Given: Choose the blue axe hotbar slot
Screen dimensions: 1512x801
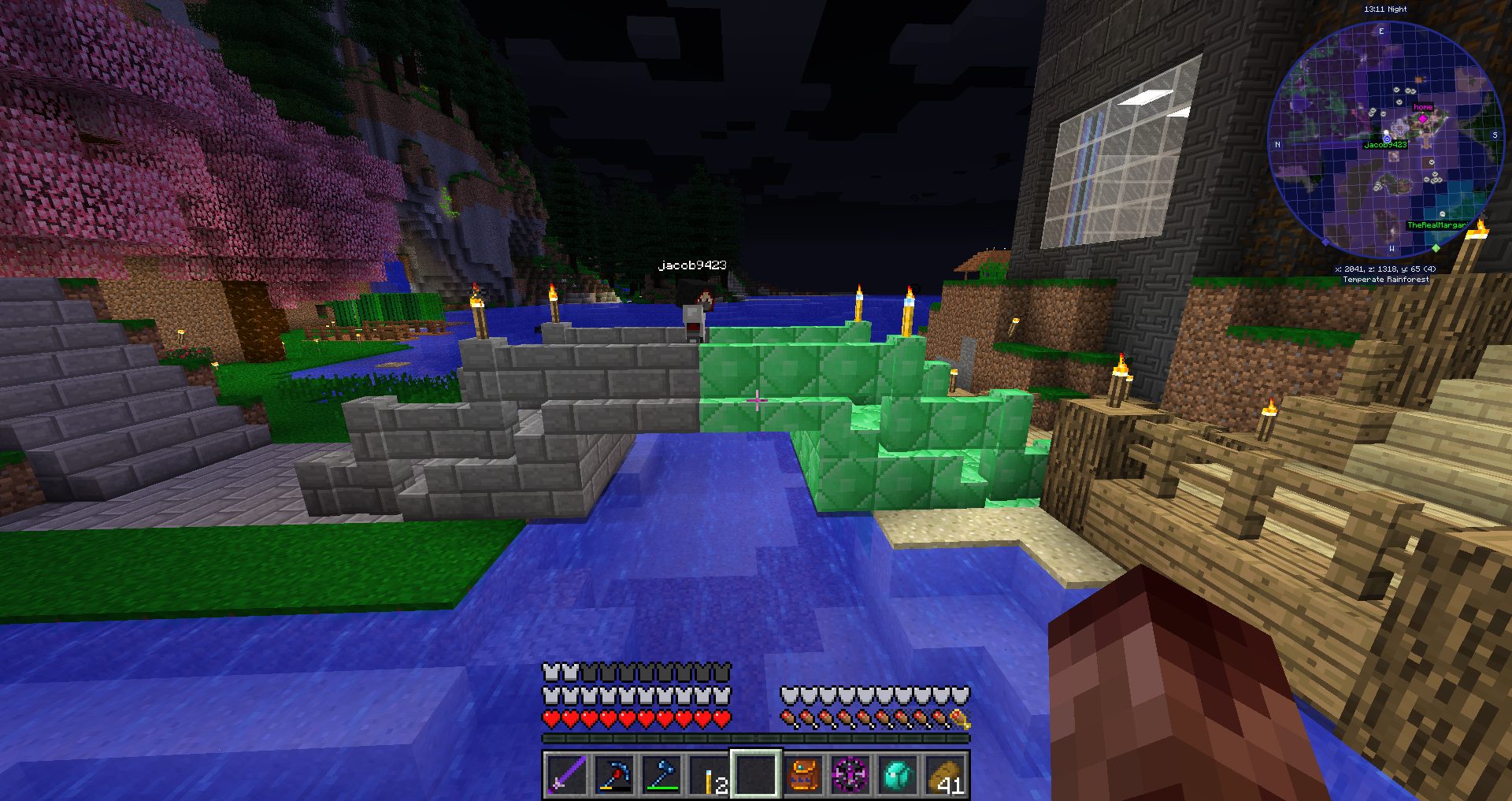Looking at the screenshot, I should (x=661, y=774).
